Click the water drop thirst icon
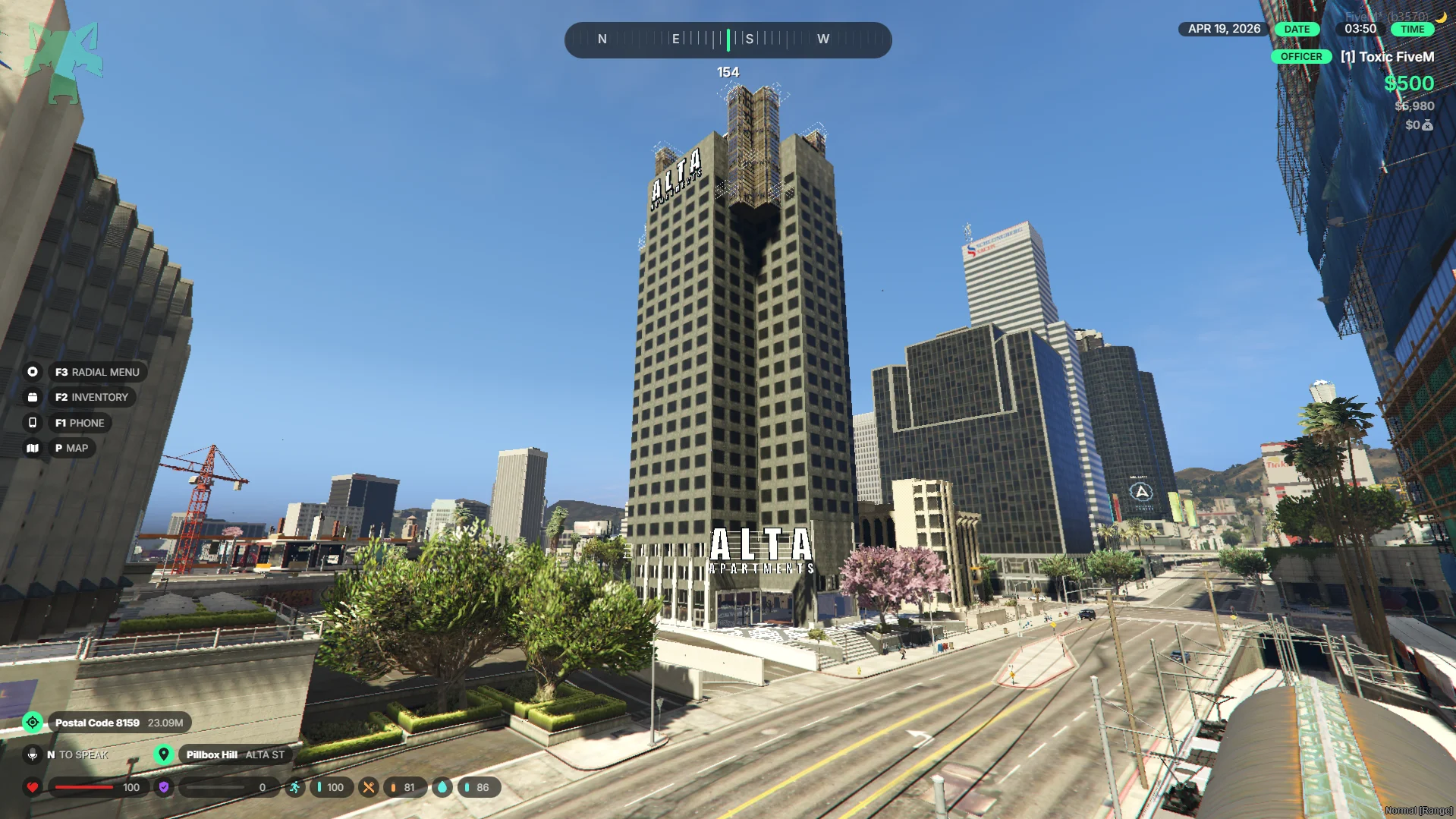Viewport: 1456px width, 819px height. click(x=442, y=787)
